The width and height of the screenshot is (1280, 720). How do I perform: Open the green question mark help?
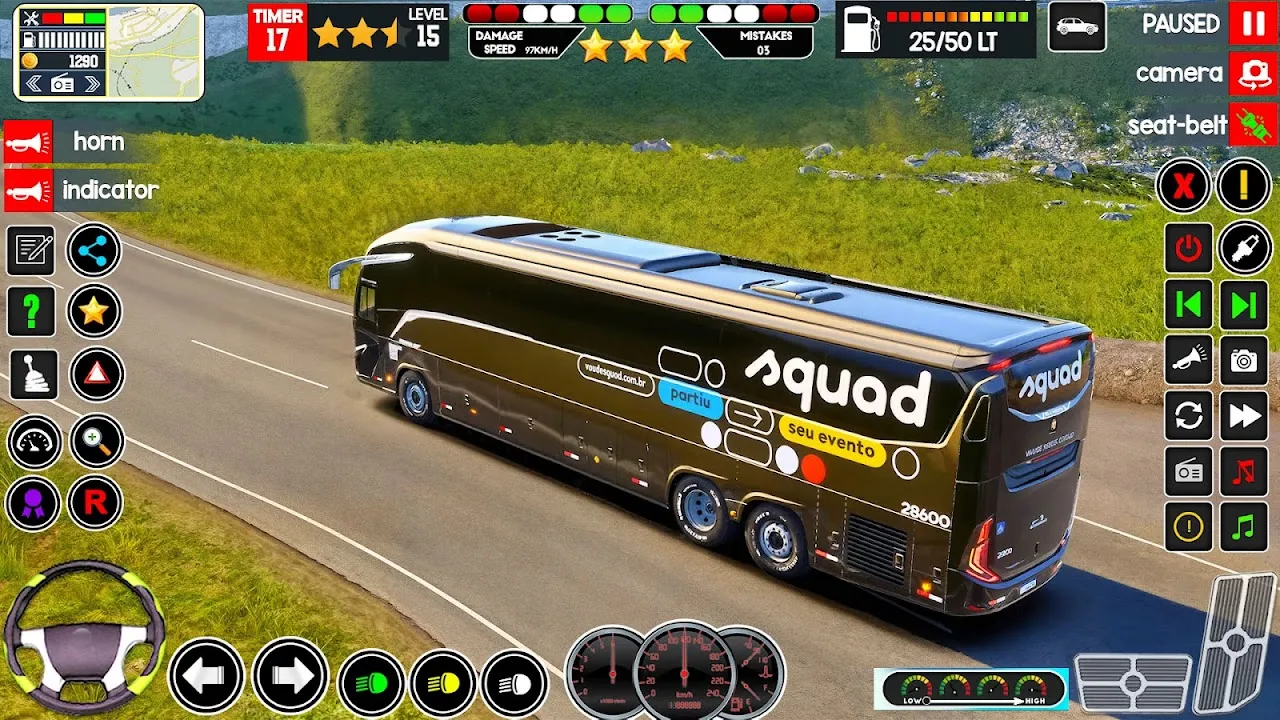31,312
